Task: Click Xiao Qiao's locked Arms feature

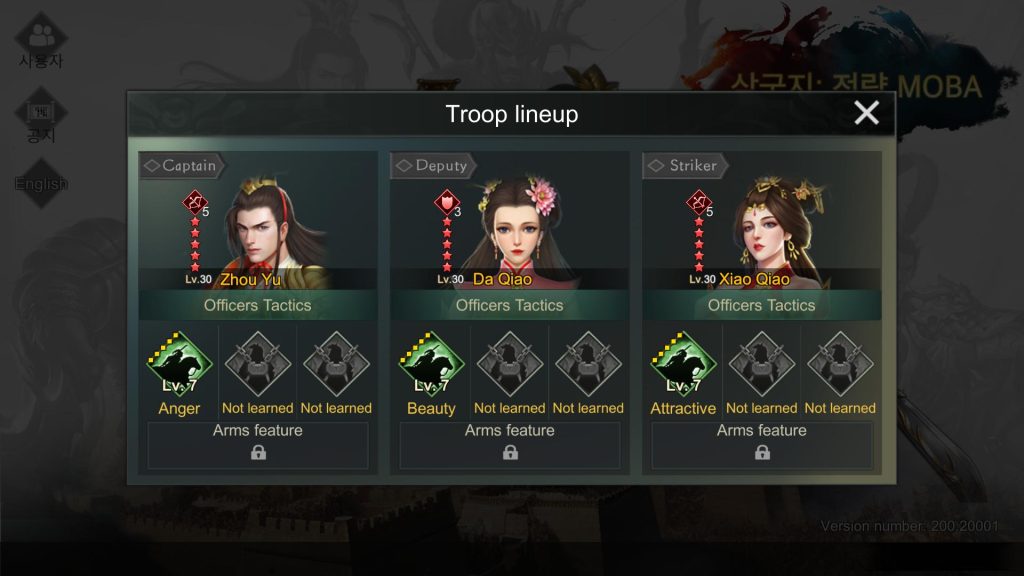Action: (762, 445)
